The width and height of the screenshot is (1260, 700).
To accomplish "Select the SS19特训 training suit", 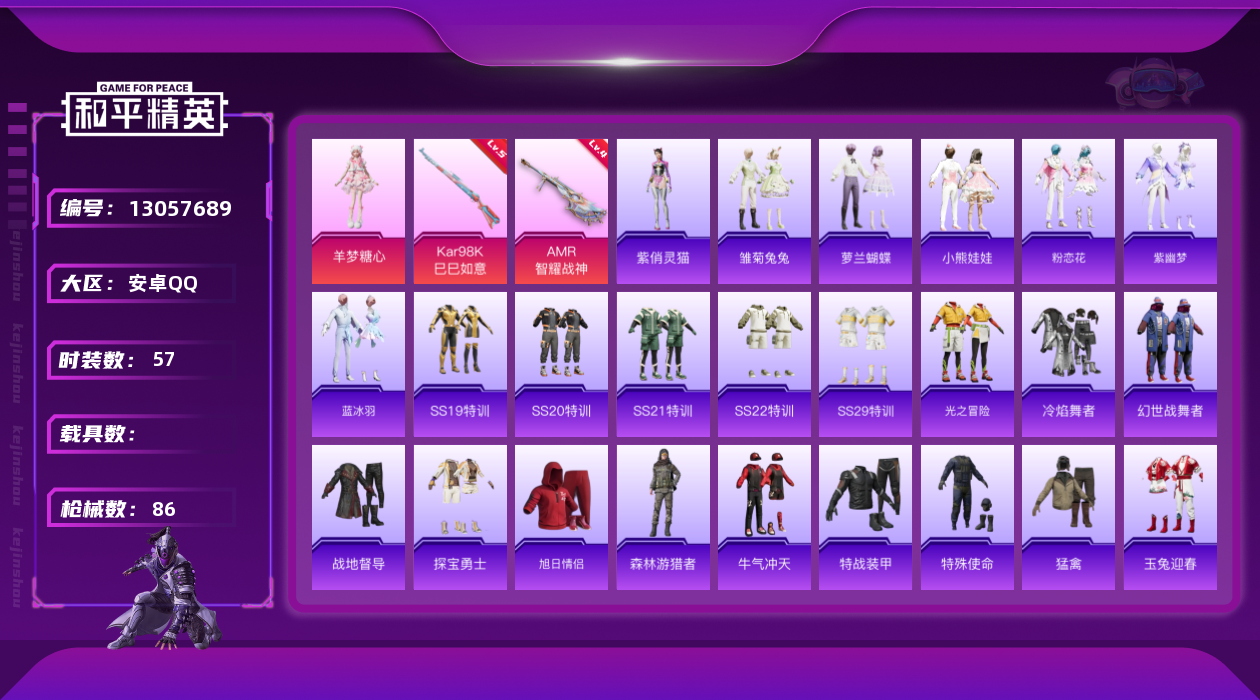I will coord(460,363).
